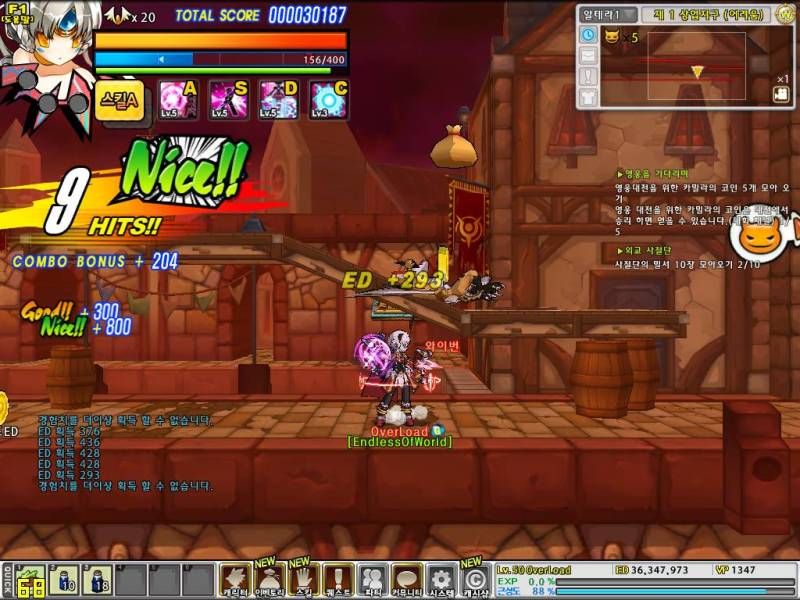Open the 퀘스트 quest menu
Viewport: 800px width, 600px height.
tap(337, 579)
